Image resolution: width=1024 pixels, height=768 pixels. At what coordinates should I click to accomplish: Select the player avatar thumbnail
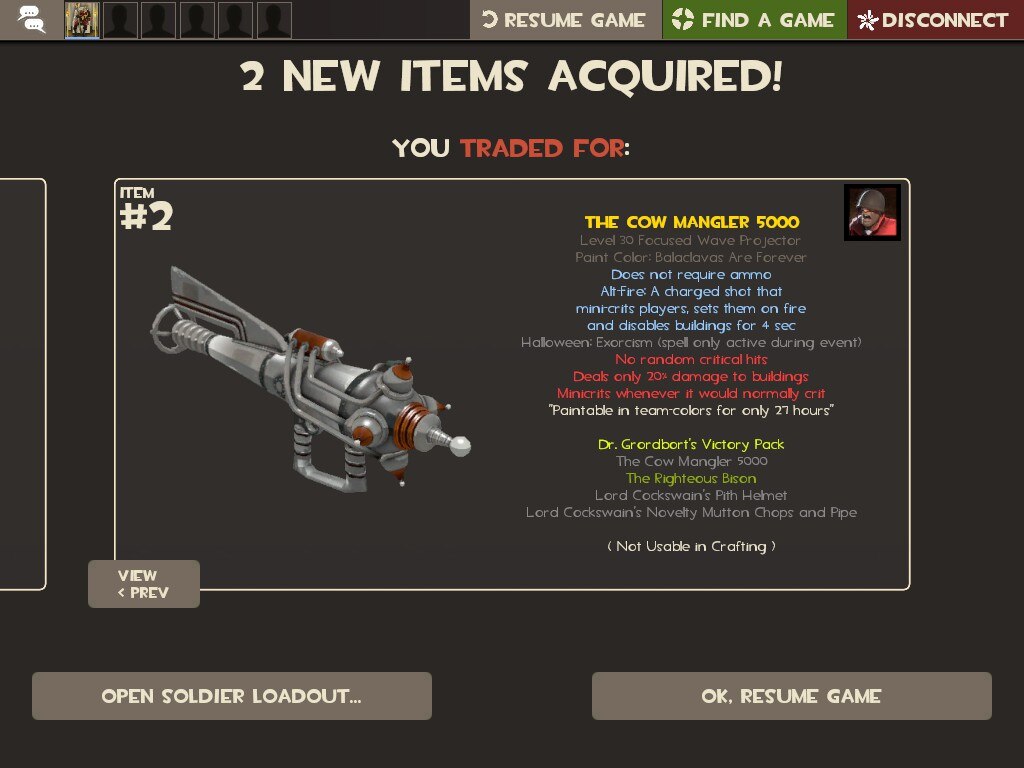pos(82,20)
